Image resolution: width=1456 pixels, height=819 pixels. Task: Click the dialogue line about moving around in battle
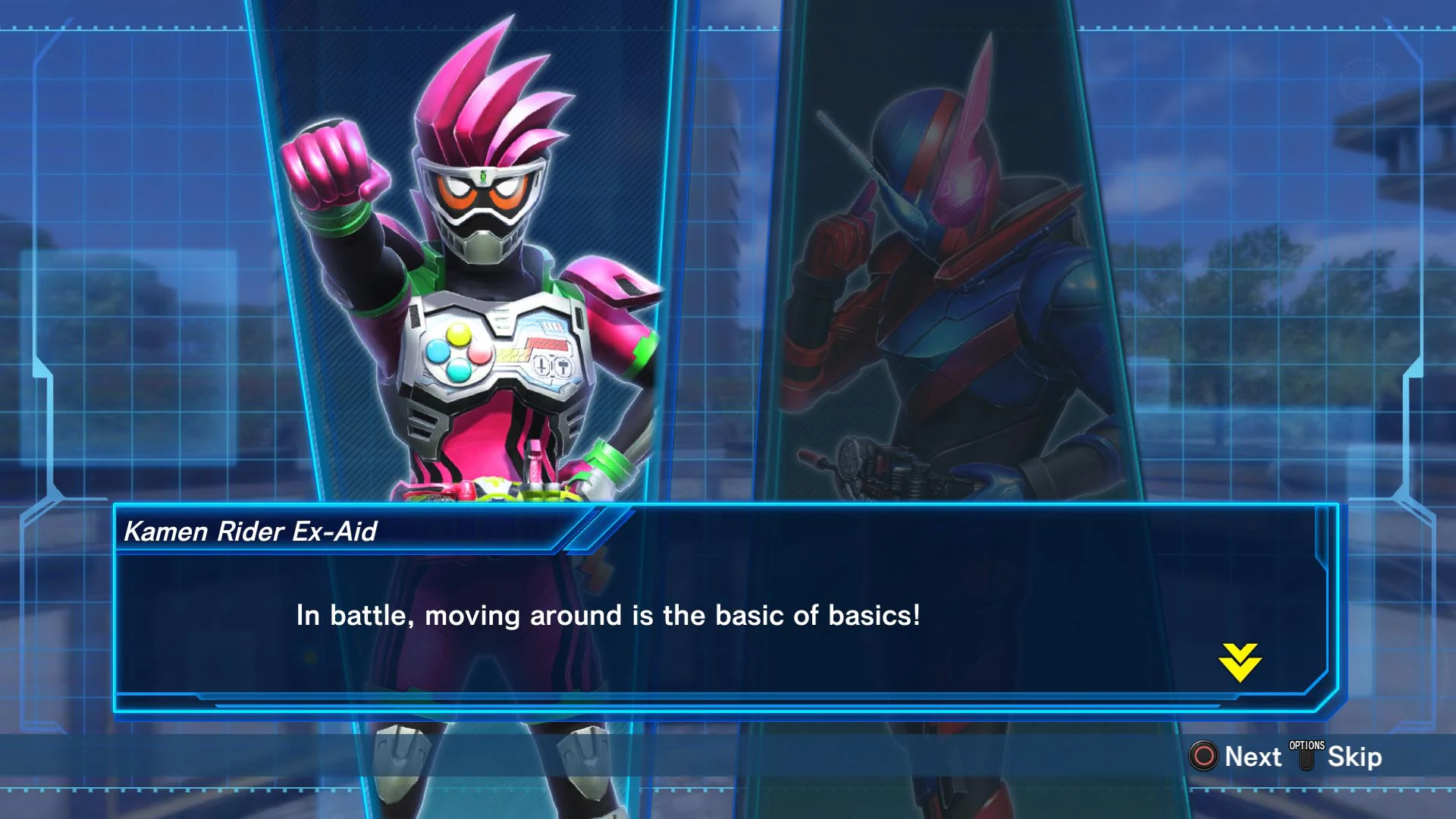pos(607,617)
